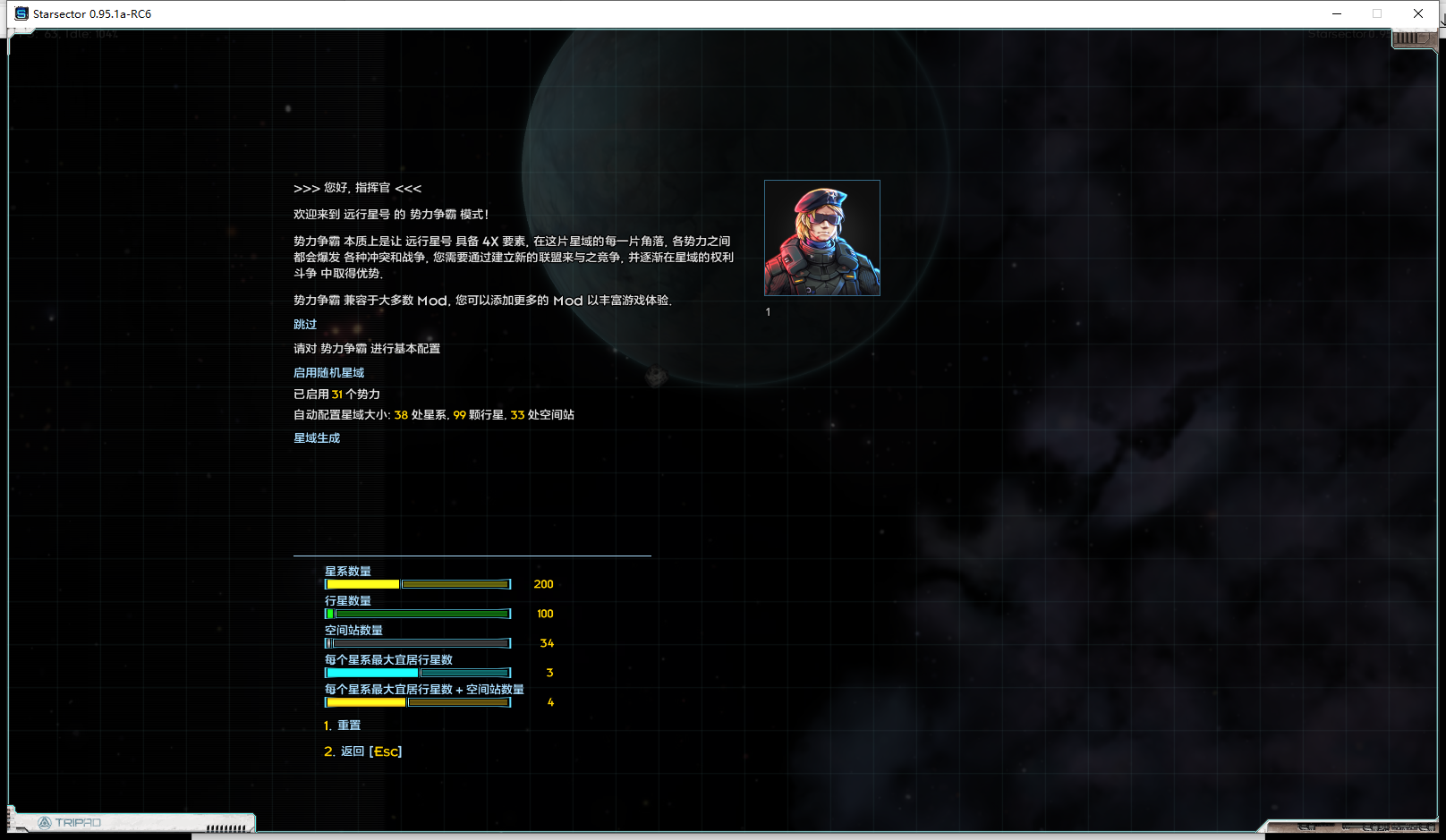Select the commander portrait image
The height and width of the screenshot is (840, 1446).
(x=821, y=237)
